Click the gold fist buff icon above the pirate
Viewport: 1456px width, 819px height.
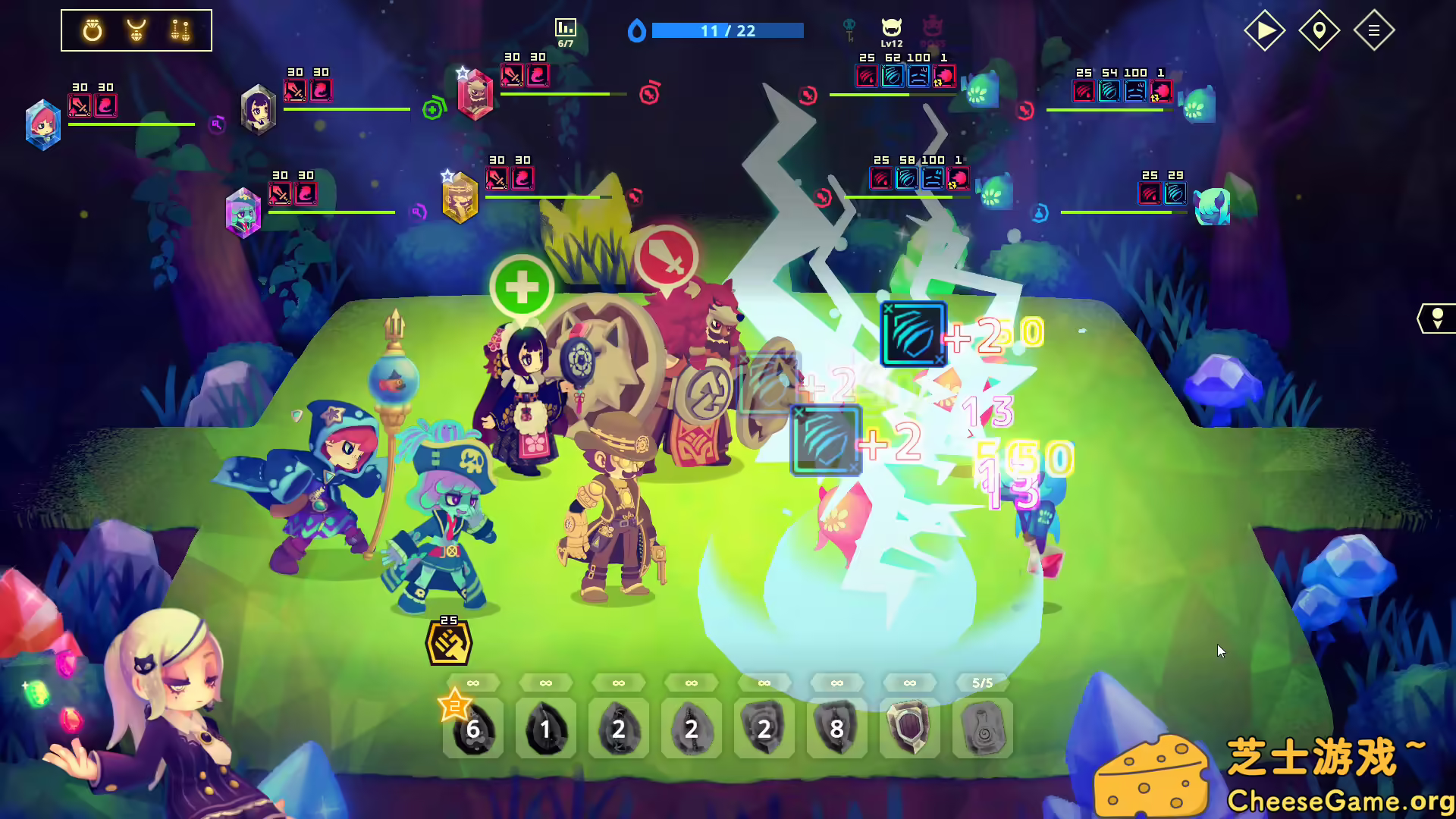447,641
